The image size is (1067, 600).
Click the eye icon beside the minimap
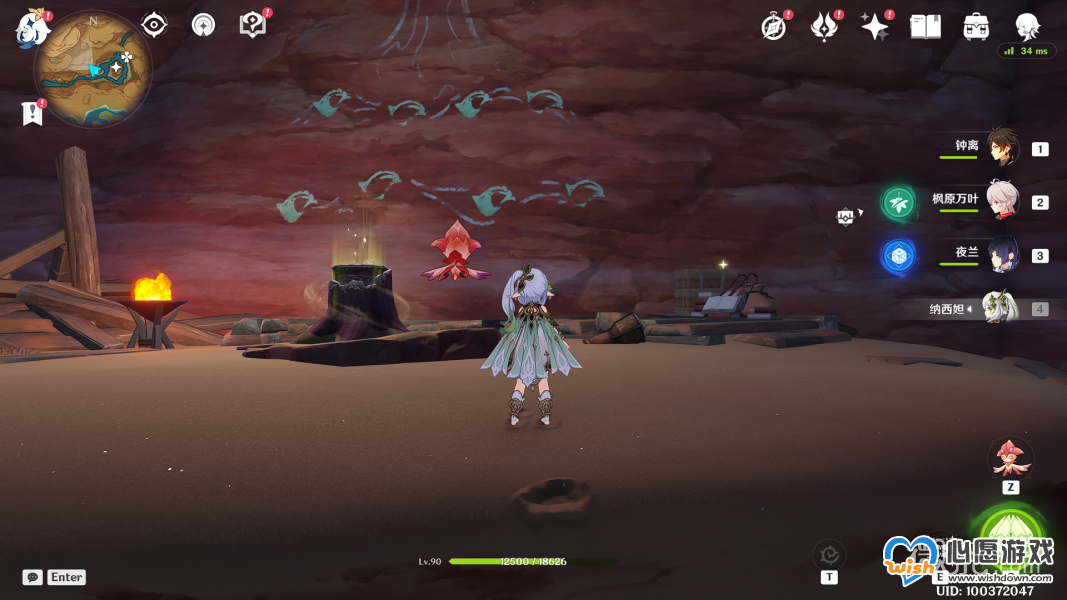[x=154, y=24]
